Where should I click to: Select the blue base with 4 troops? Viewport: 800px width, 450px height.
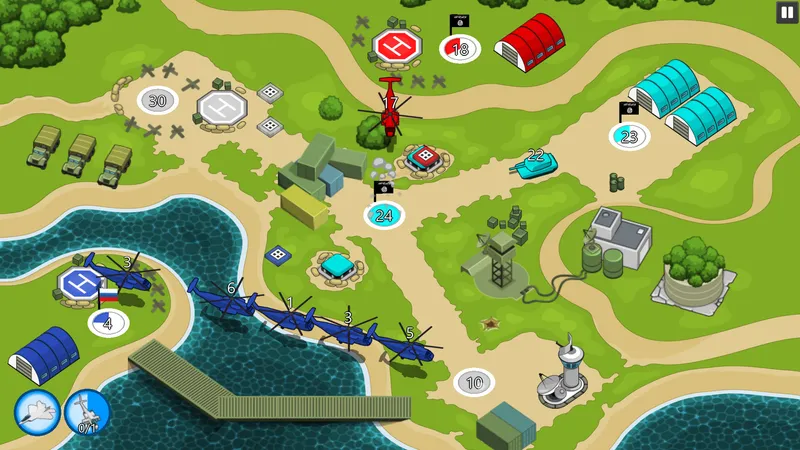(108, 322)
